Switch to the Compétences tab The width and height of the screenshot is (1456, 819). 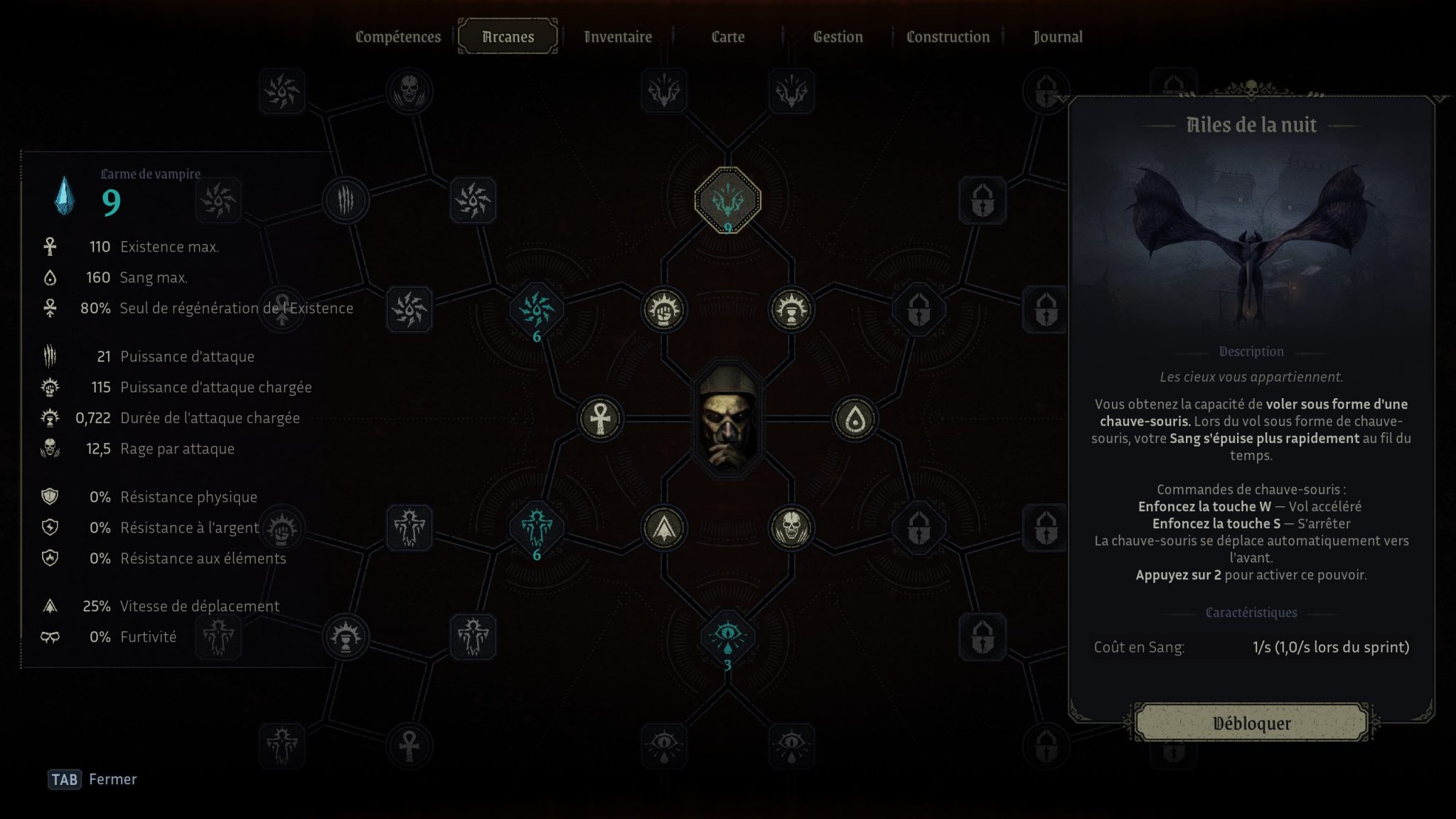coord(398,37)
